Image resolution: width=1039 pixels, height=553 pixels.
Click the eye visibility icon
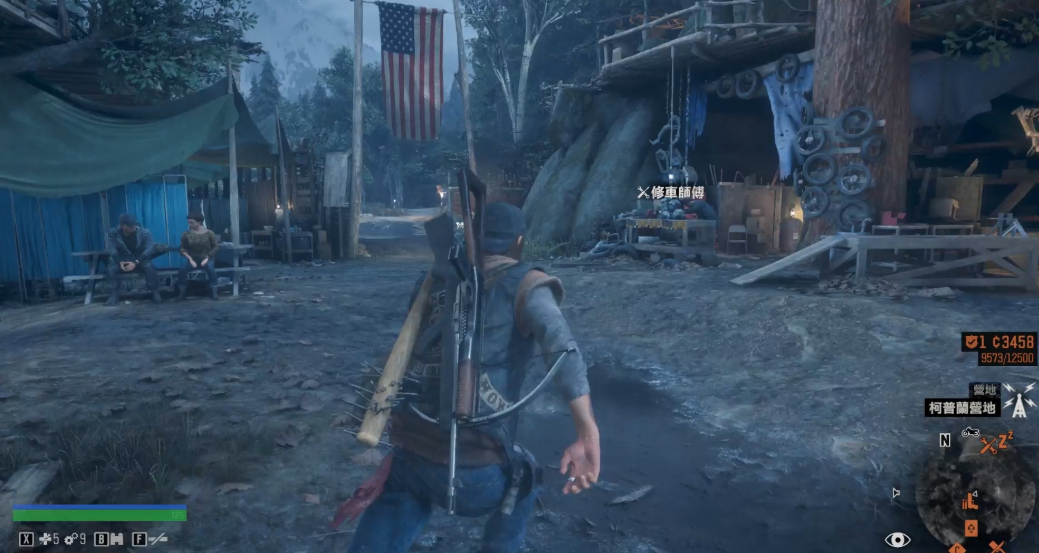coord(897,540)
